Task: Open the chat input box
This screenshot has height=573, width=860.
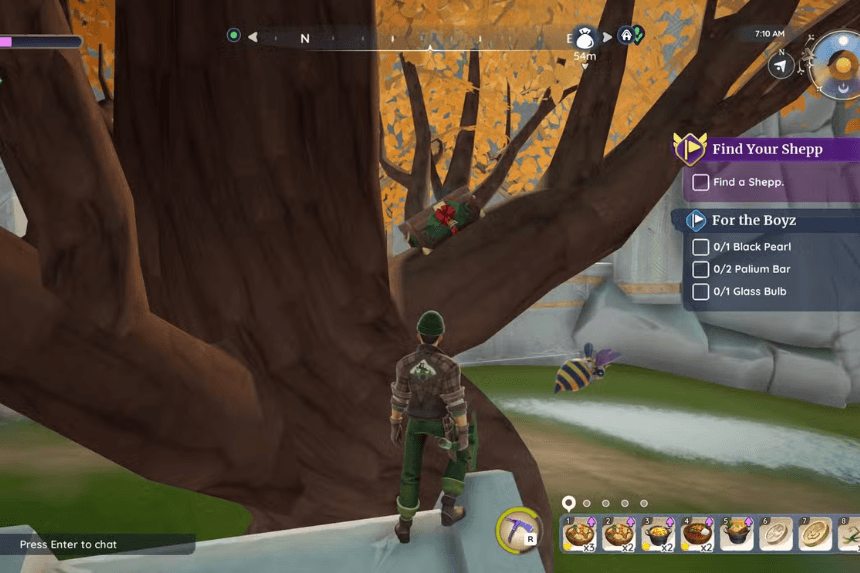Action: coord(97,545)
